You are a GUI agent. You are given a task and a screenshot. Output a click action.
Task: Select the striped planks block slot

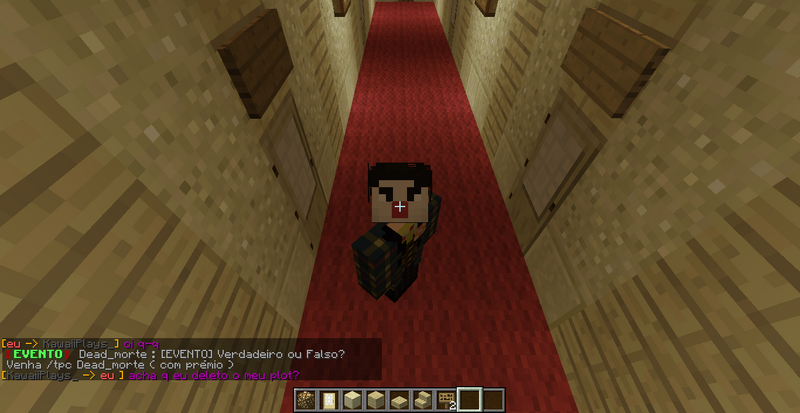point(374,401)
